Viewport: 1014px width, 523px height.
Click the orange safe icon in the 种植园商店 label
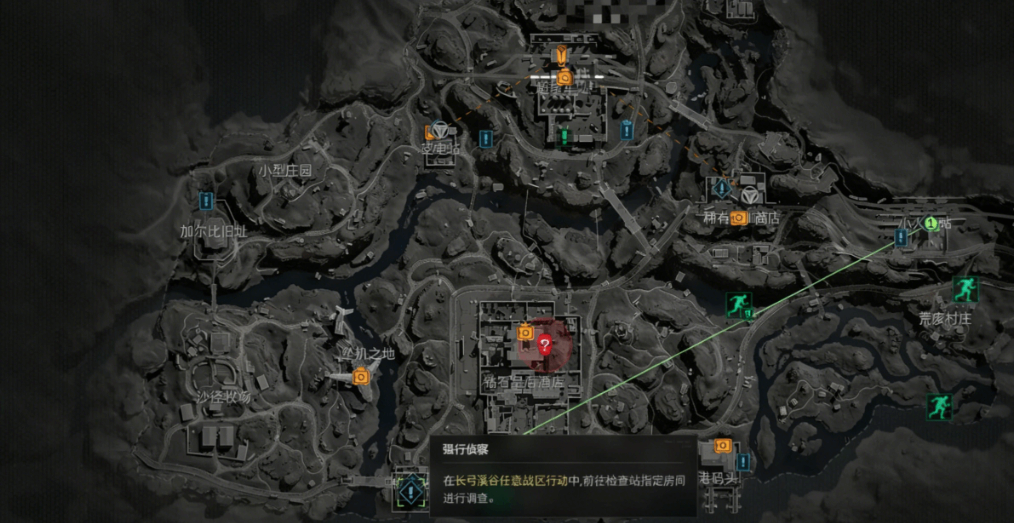pos(739,217)
